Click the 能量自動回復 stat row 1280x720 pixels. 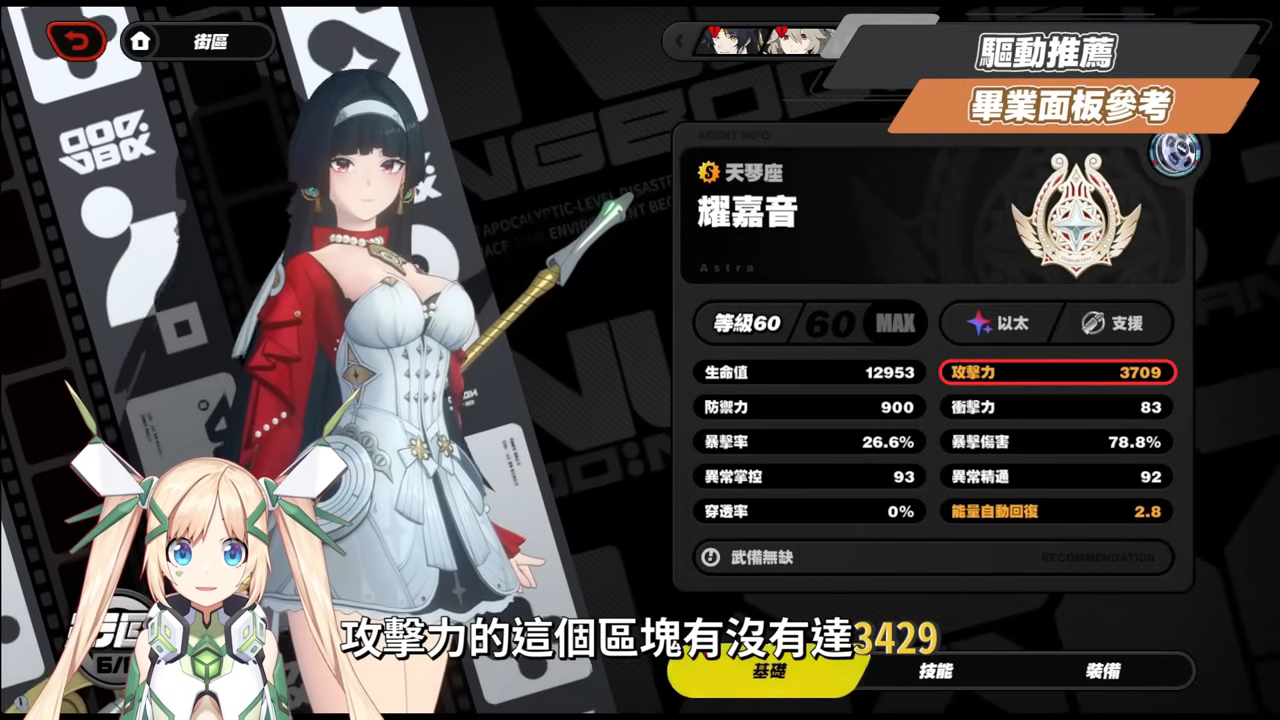[1057, 511]
